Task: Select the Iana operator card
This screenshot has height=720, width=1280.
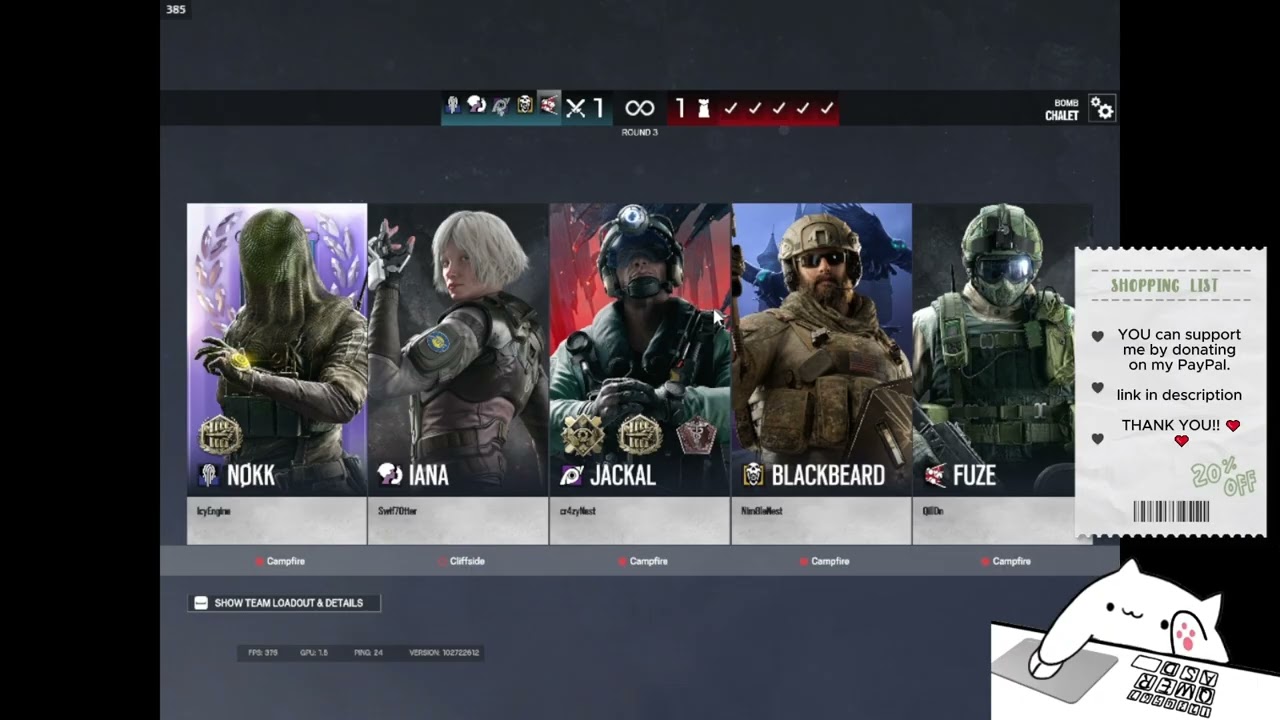Action: [x=458, y=350]
